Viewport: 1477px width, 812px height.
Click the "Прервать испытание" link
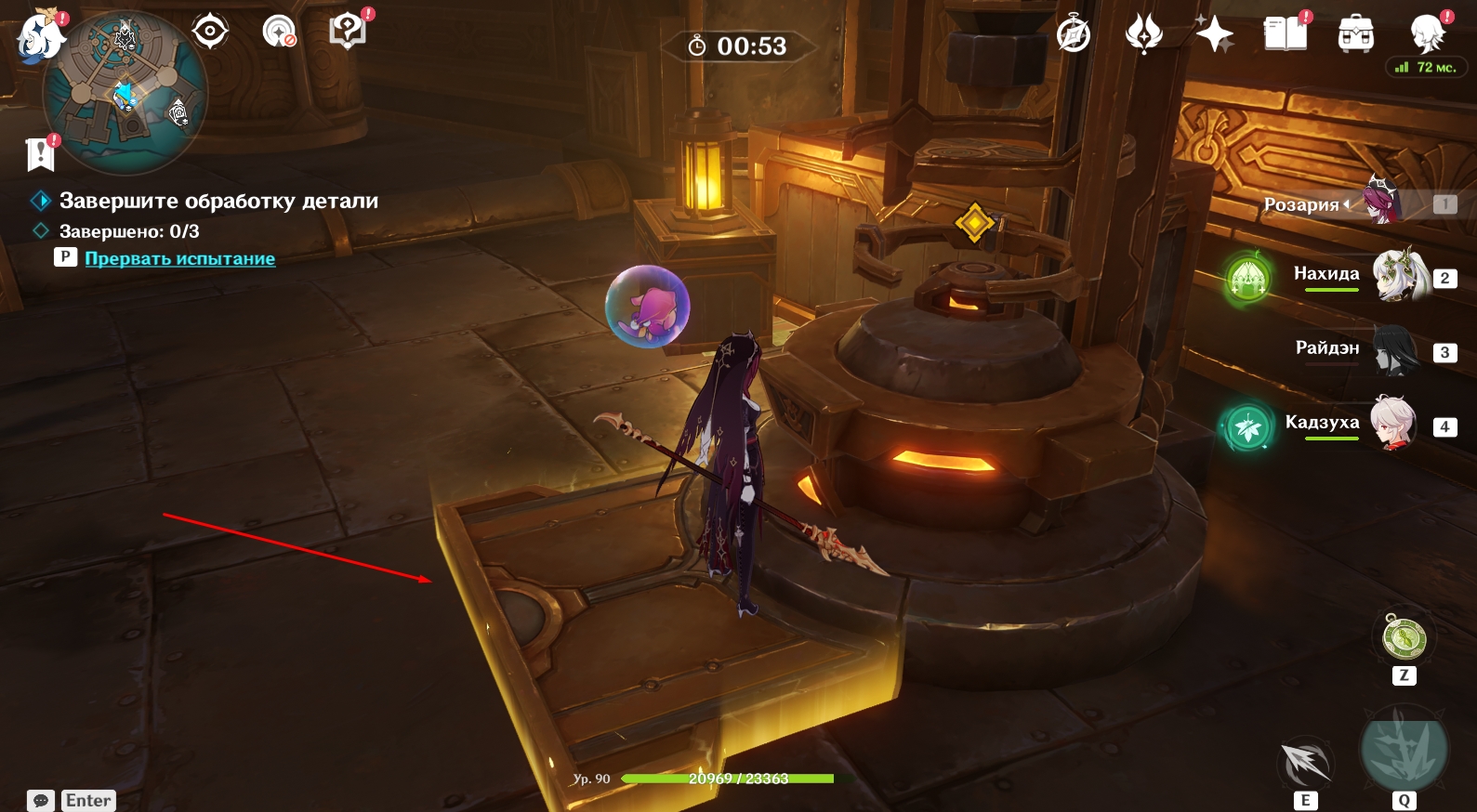coord(179,258)
